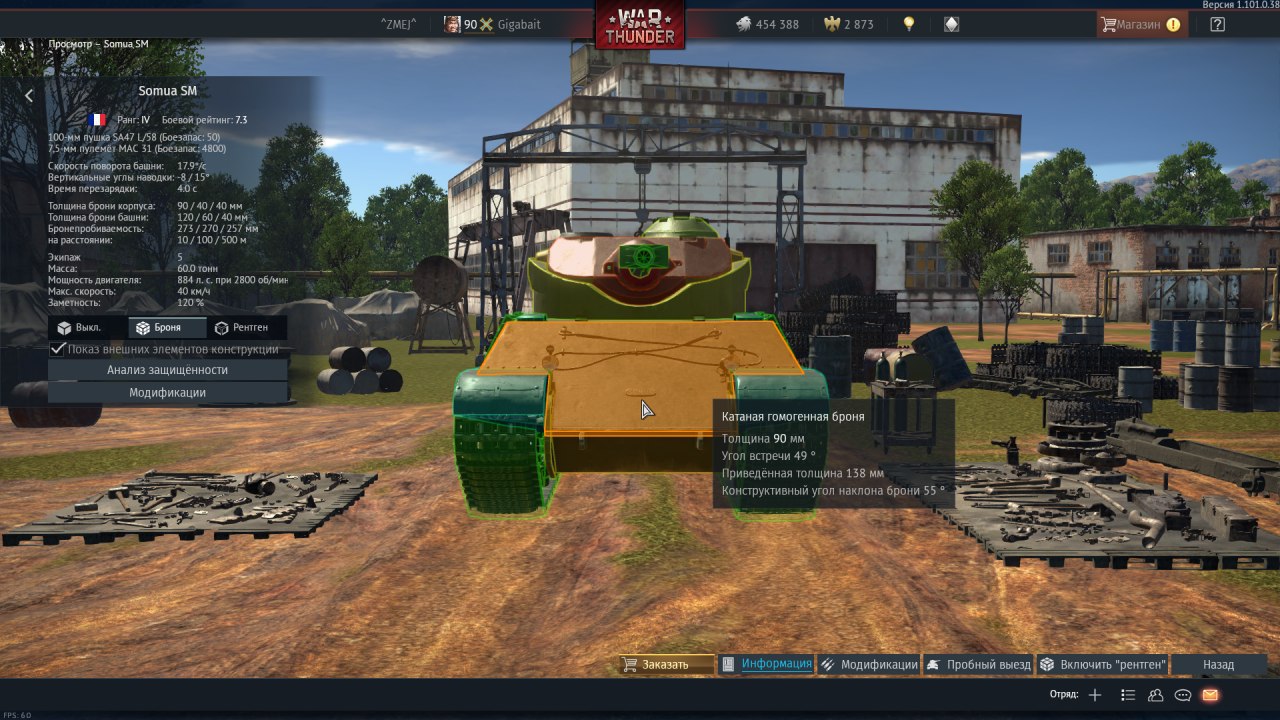Go back using the left panel arrow
This screenshot has width=1280, height=720.
(29, 96)
